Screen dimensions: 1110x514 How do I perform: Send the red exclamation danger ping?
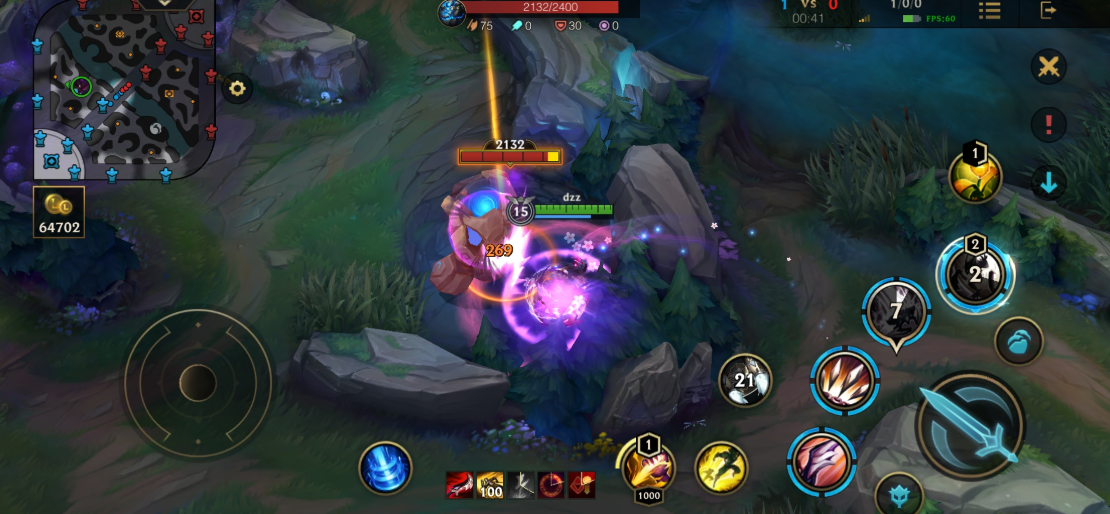click(1049, 125)
